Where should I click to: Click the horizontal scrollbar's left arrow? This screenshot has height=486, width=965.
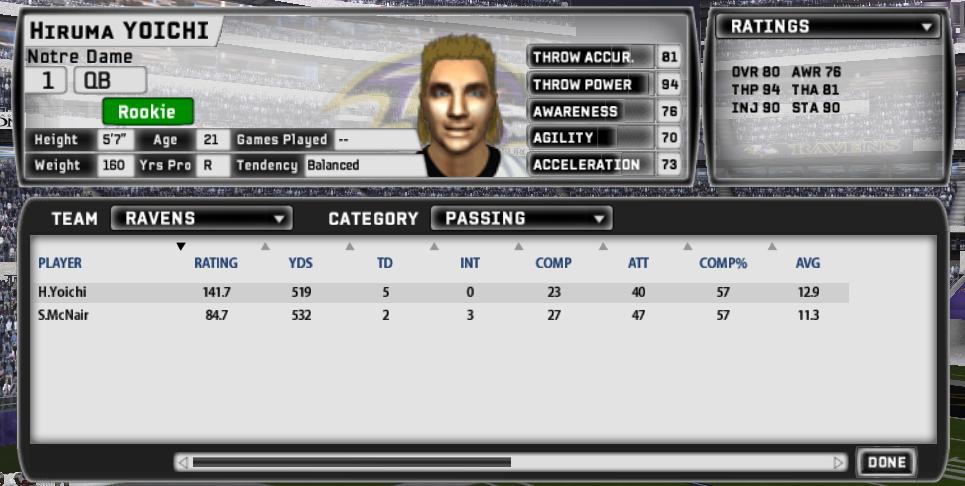tap(182, 462)
